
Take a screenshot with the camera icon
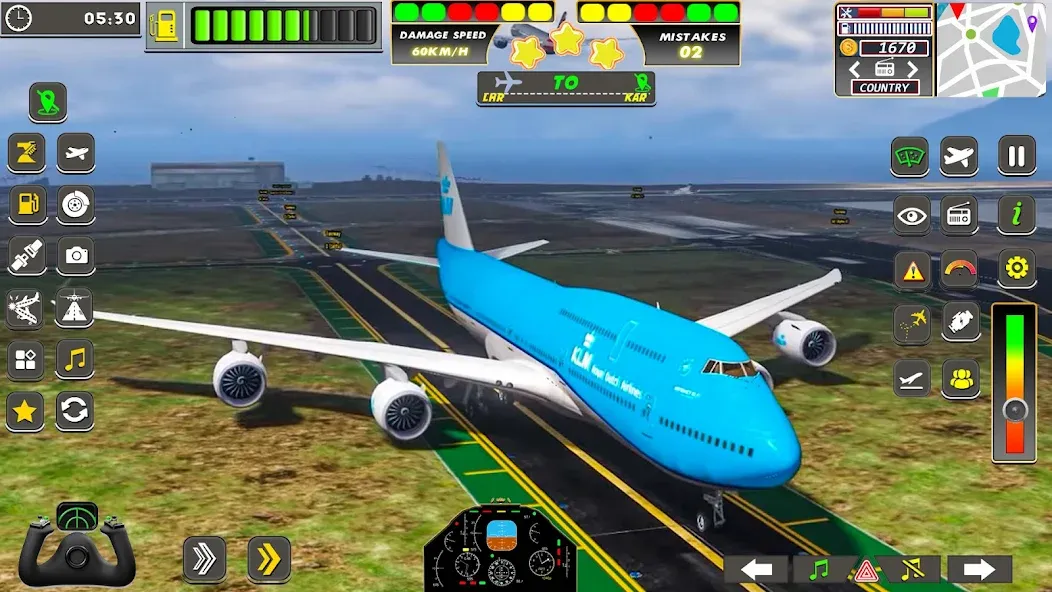click(x=75, y=256)
